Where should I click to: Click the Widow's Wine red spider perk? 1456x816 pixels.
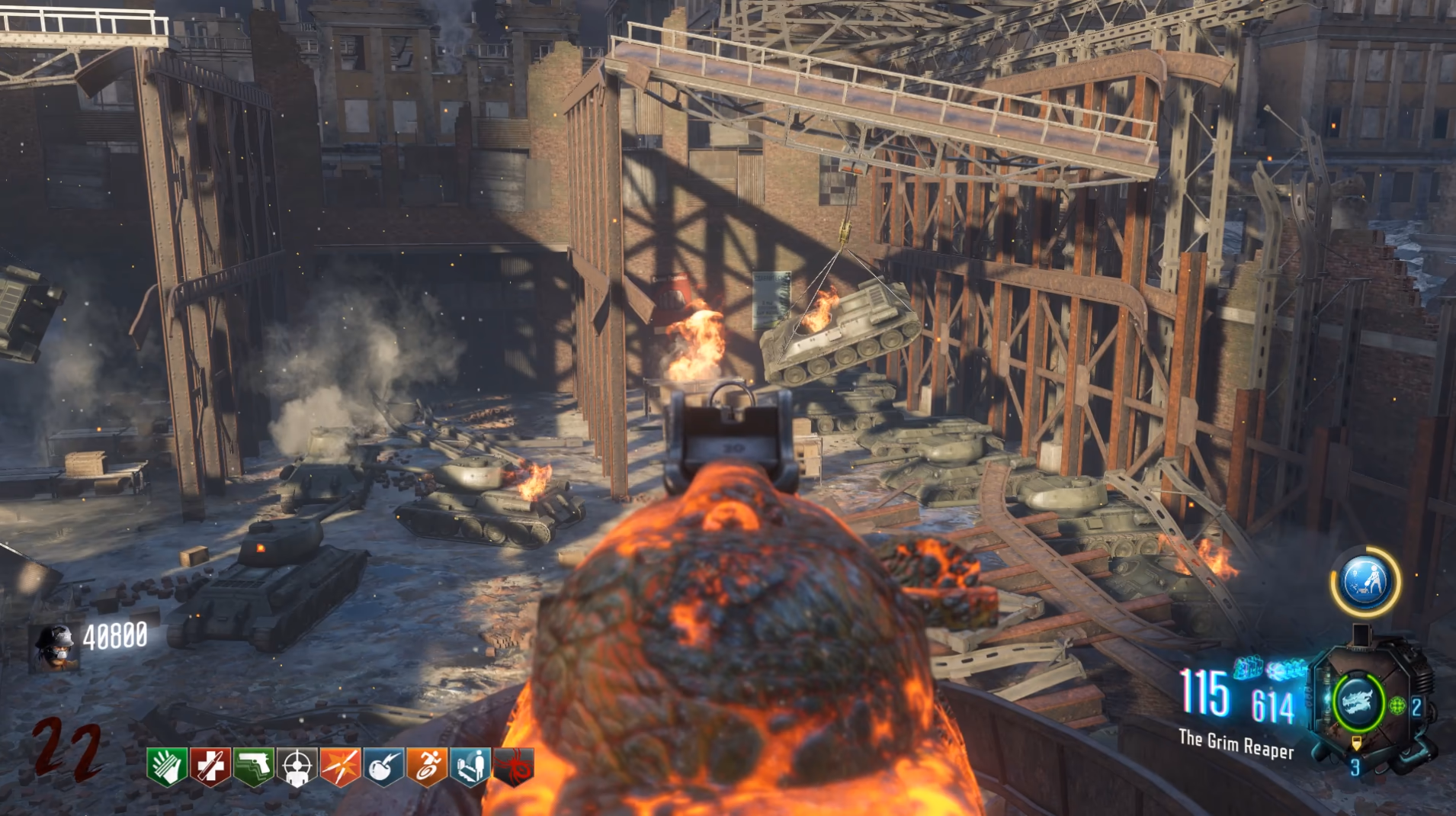513,766
